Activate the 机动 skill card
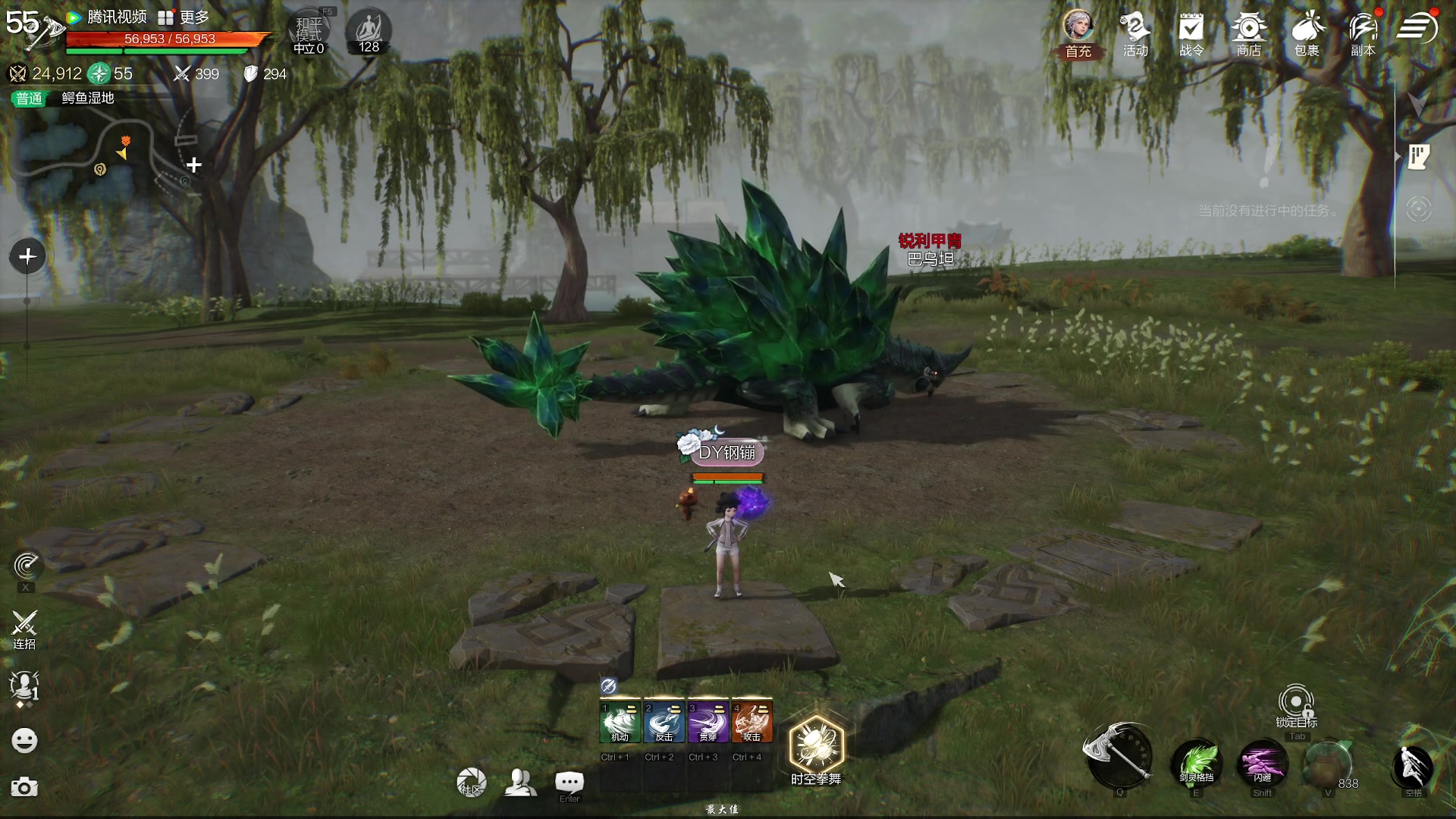This screenshot has height=819, width=1456. click(620, 722)
